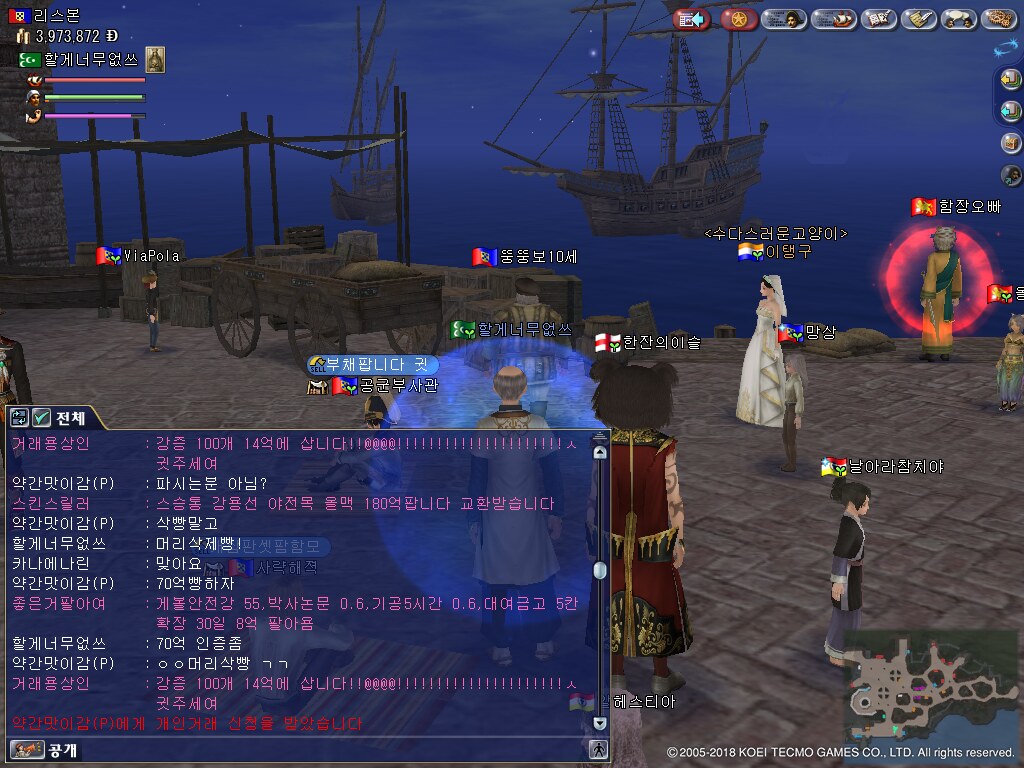Click the red window-arrow button

[x=691, y=19]
